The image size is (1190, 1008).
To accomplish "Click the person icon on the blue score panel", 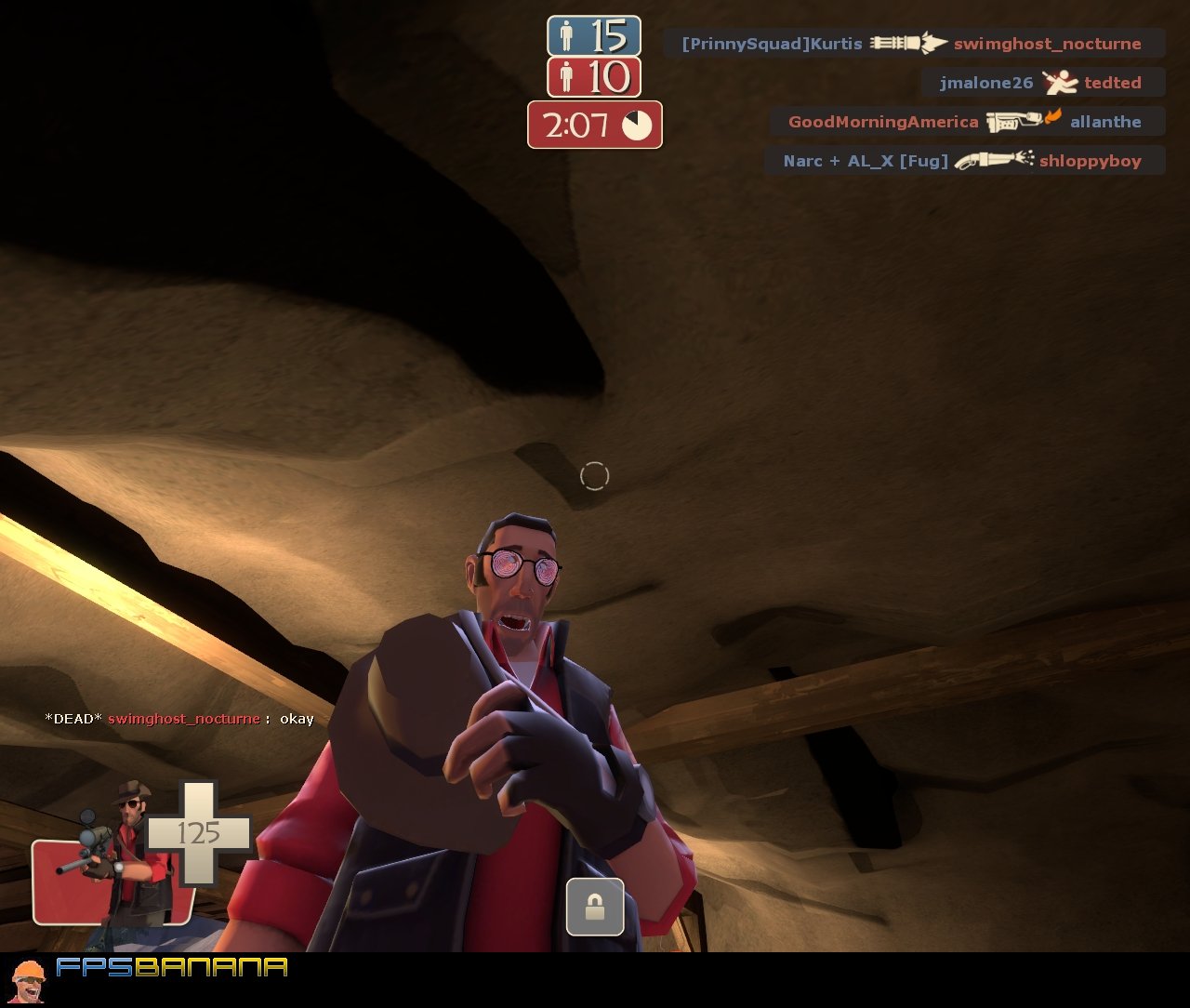I will click(x=568, y=37).
